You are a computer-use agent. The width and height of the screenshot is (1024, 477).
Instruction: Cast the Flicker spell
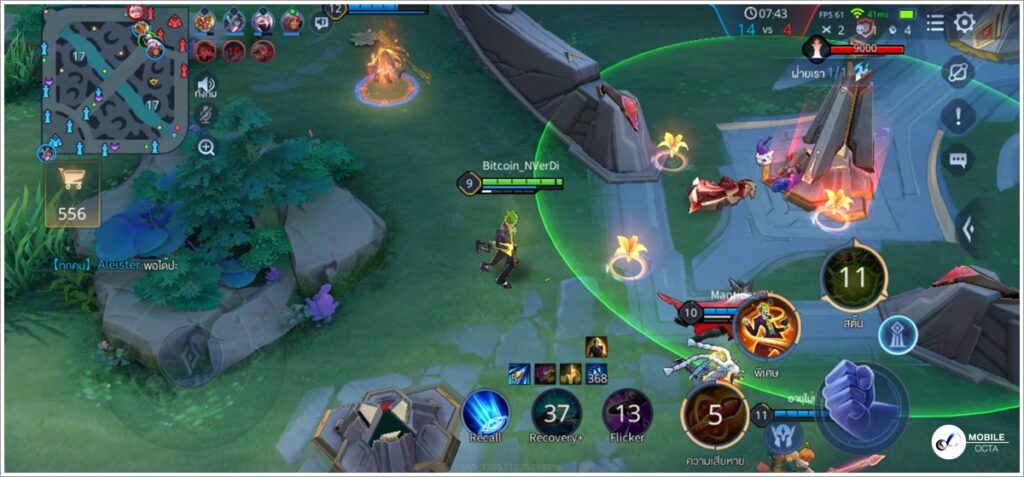[628, 411]
